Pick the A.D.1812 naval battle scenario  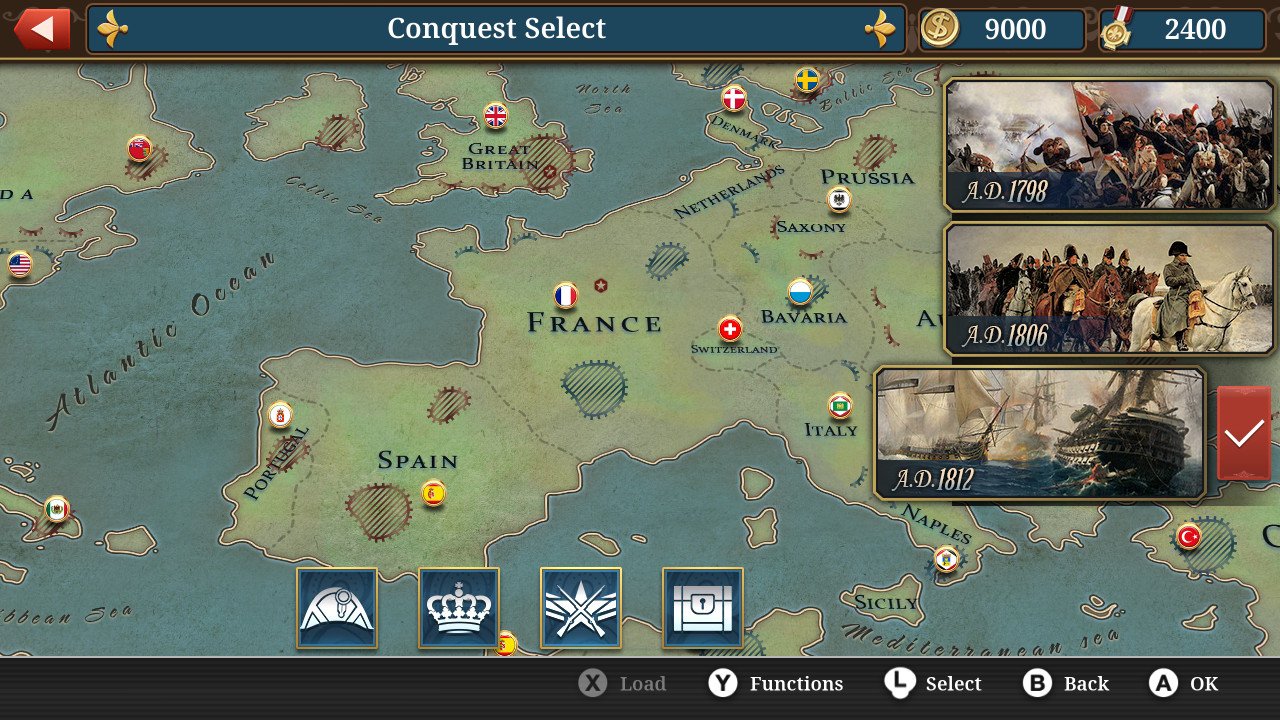point(1040,433)
